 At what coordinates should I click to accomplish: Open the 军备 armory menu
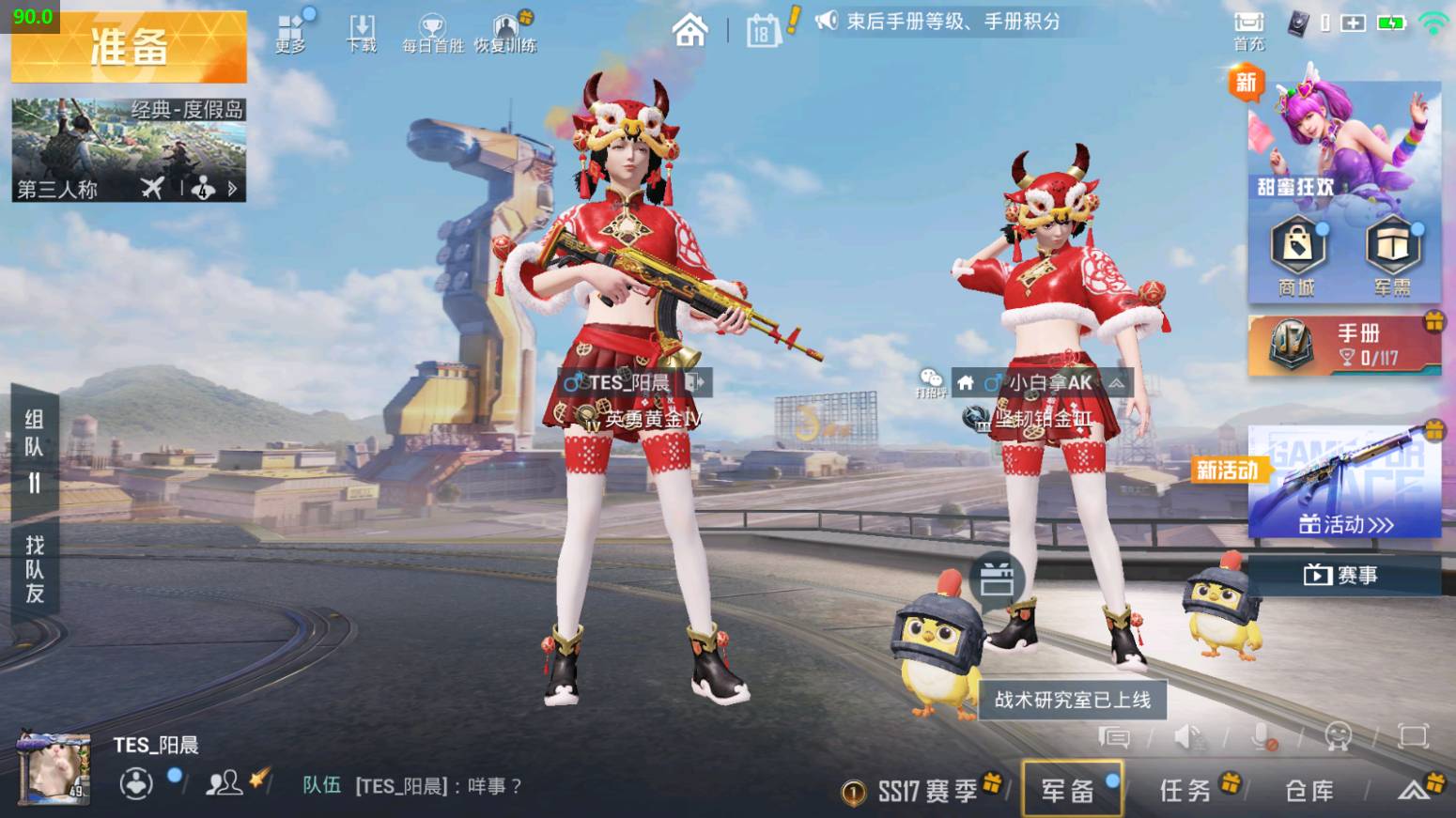(x=1071, y=790)
